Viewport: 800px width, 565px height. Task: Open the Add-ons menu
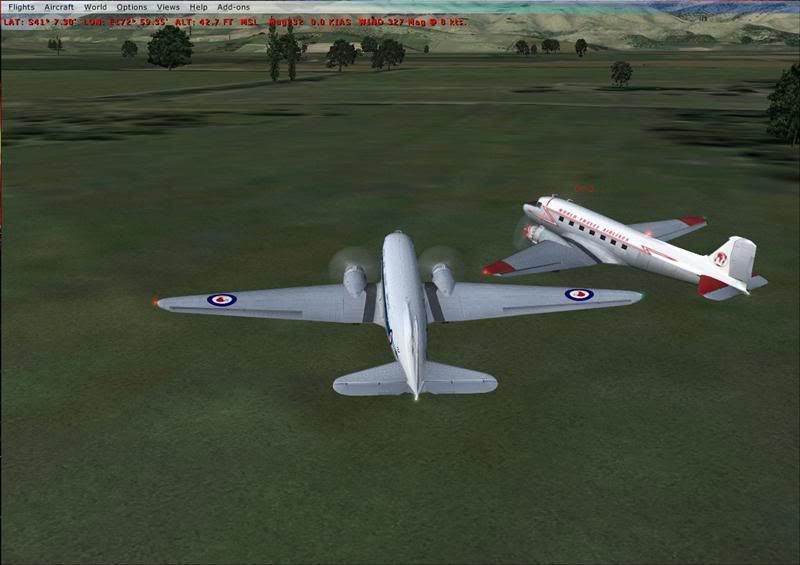tap(234, 7)
